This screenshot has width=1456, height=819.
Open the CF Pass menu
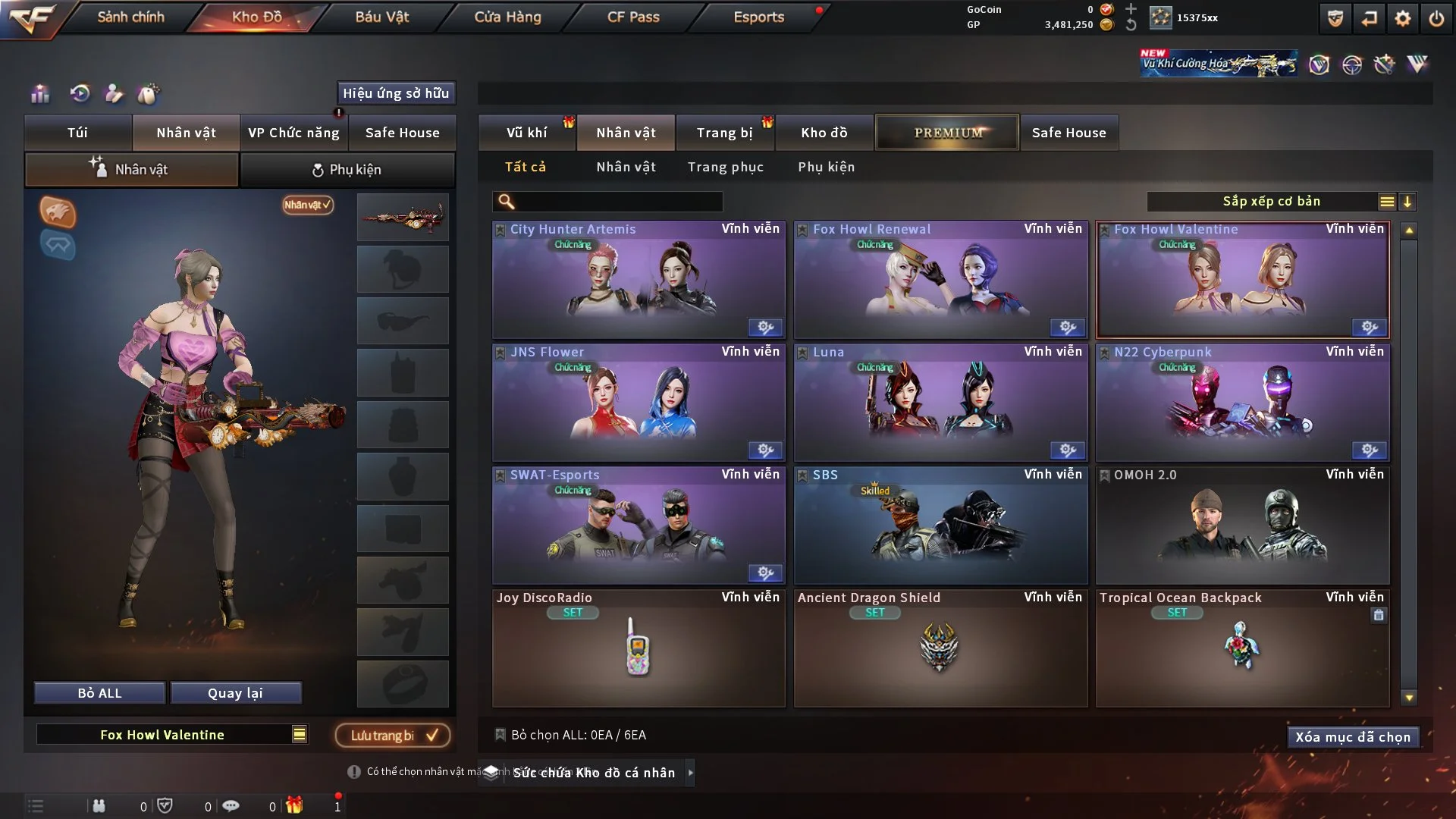(x=633, y=17)
